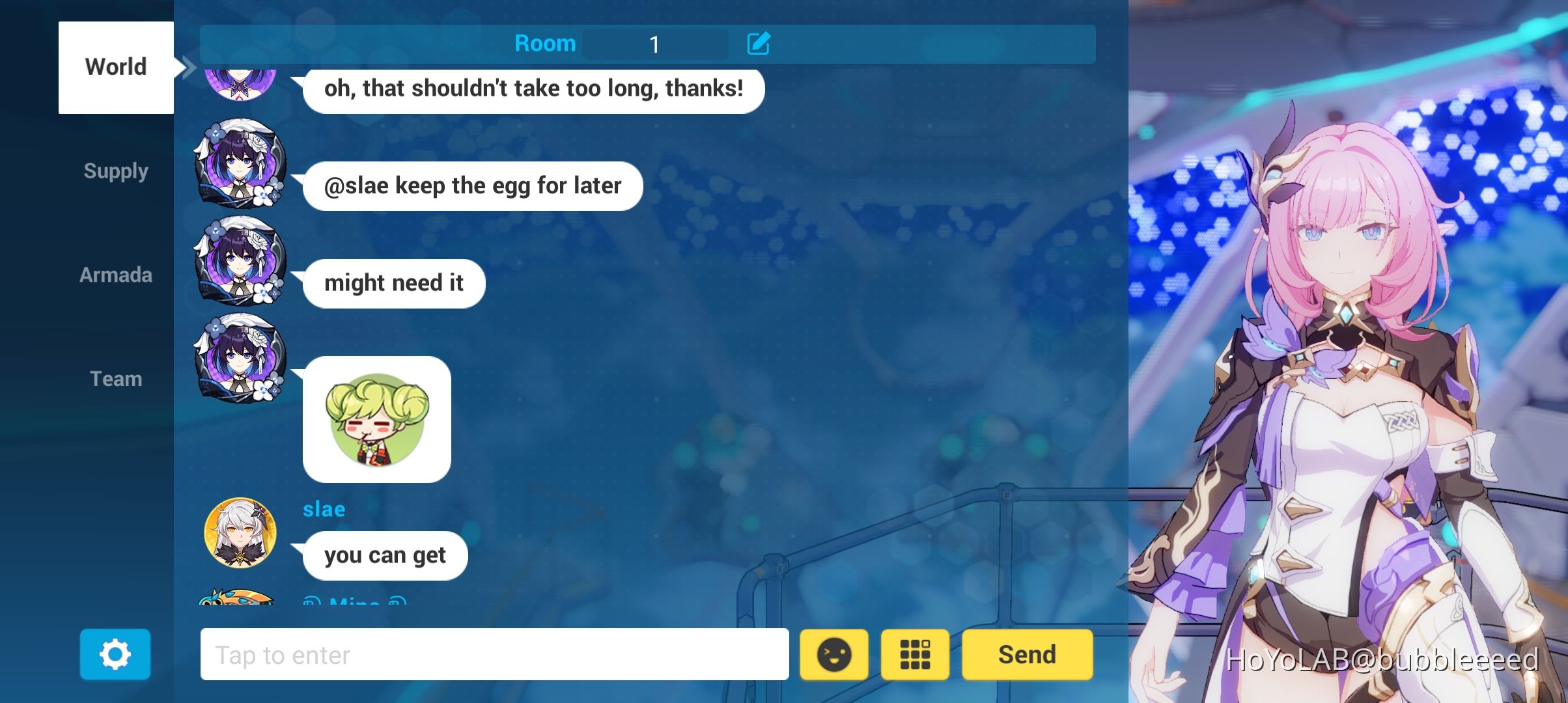Click the 'Tap to enter' message box

[495, 655]
